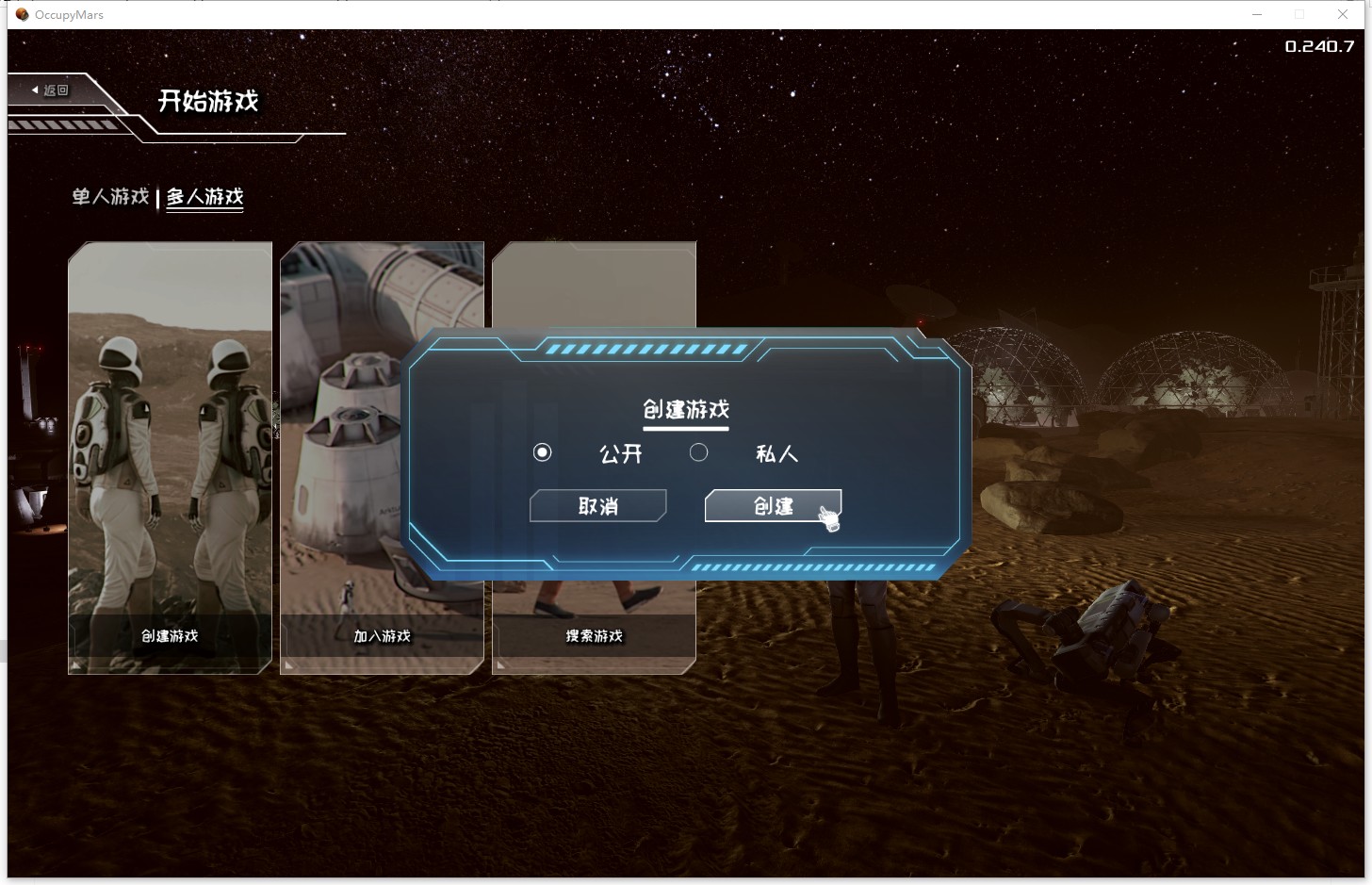
Task: Select the 公开 radio option
Action: pos(543,453)
